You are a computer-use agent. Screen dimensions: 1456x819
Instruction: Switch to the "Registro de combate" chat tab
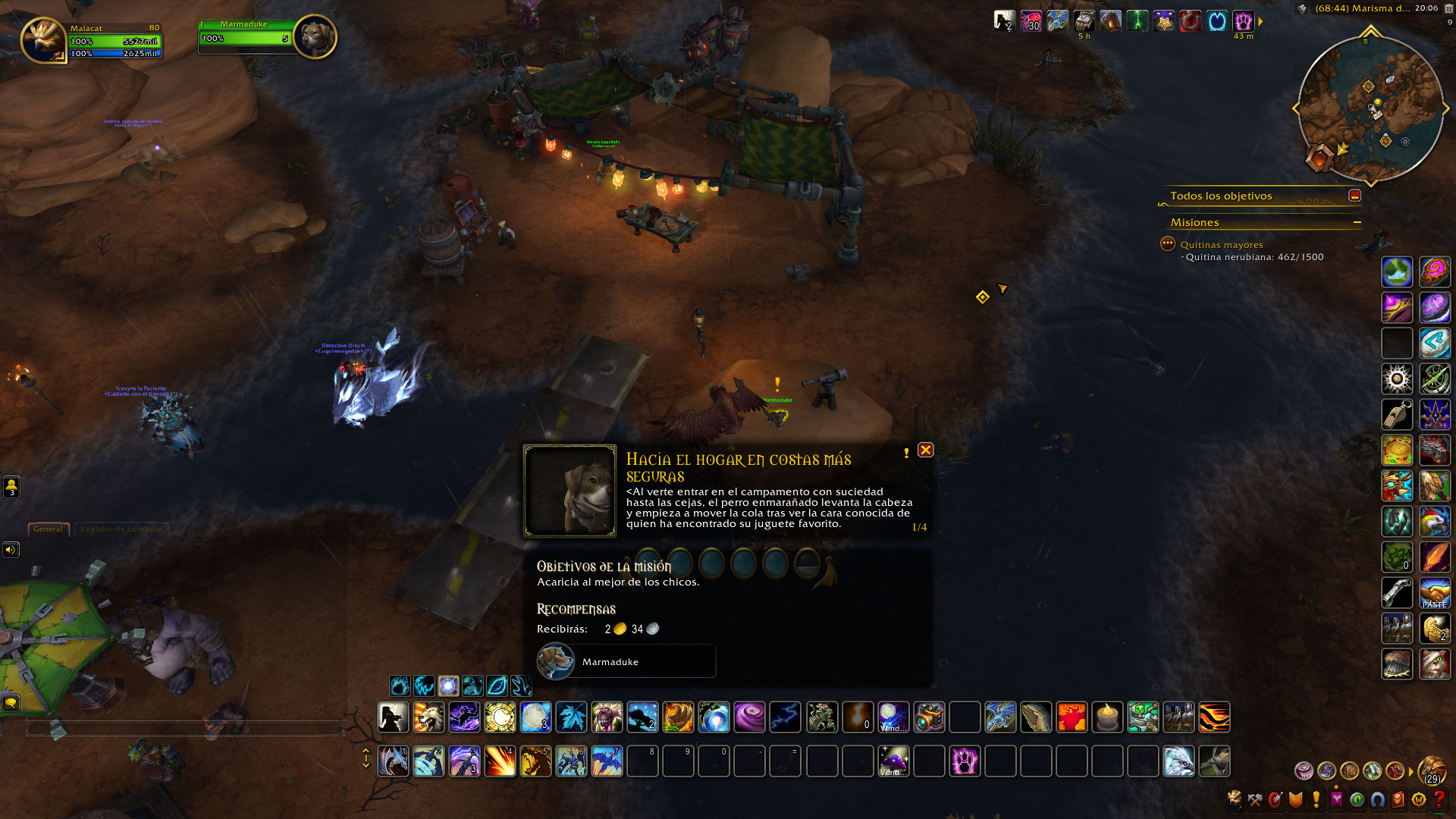pyautogui.click(x=121, y=529)
